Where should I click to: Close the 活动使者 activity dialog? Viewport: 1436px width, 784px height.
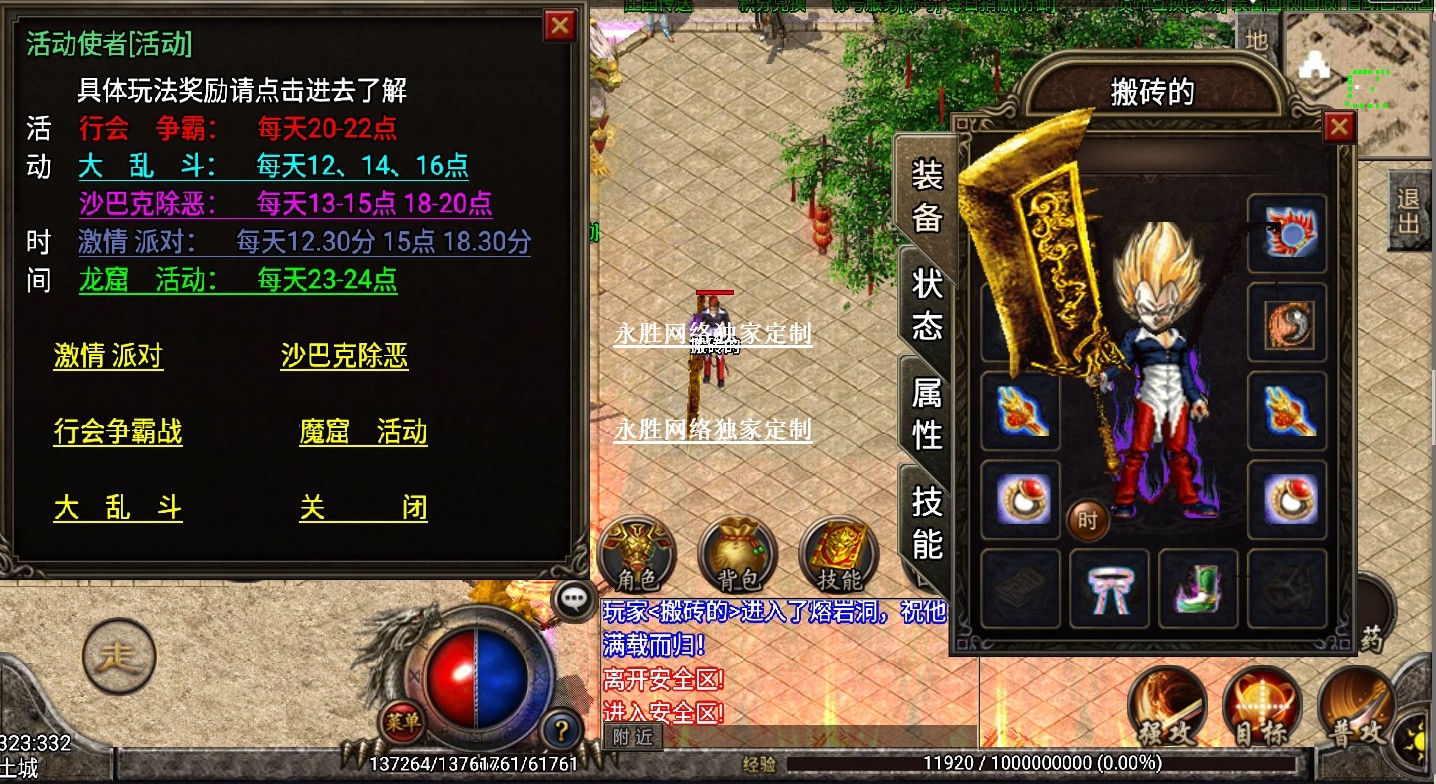560,25
